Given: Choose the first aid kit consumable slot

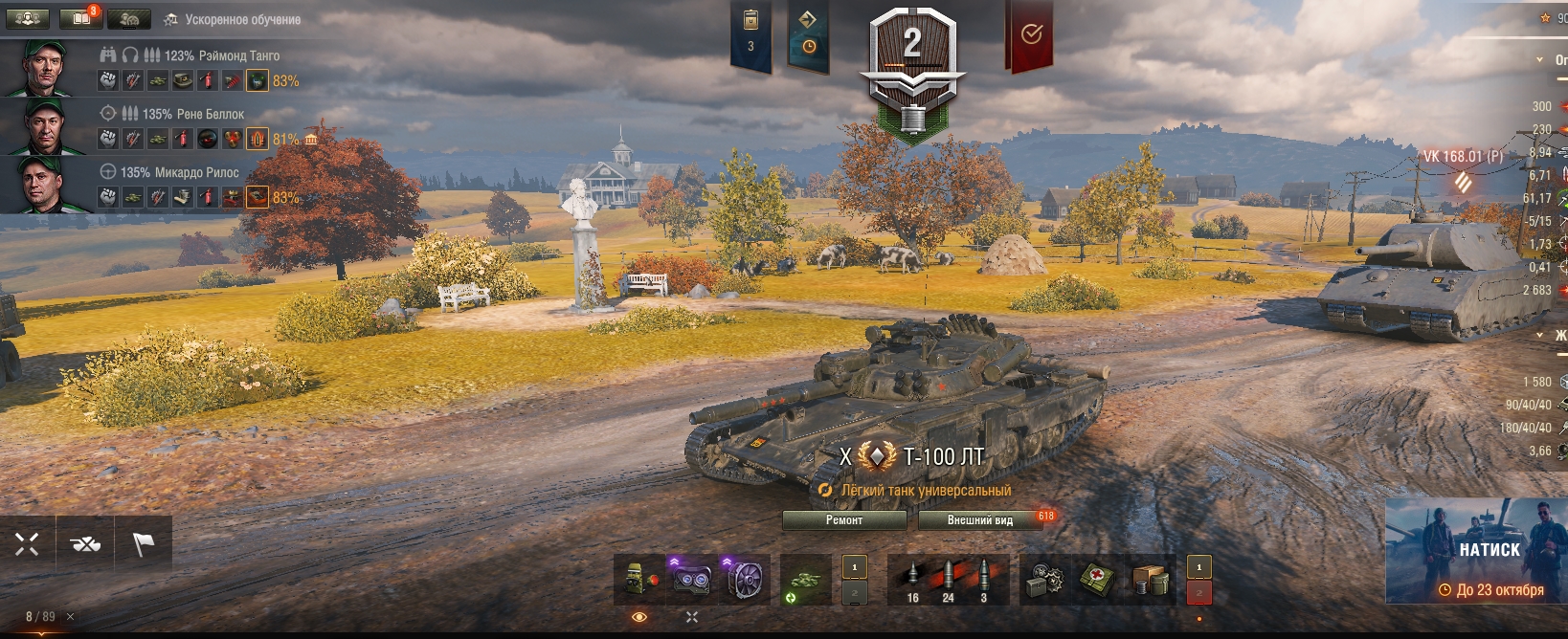Looking at the screenshot, I should pyautogui.click(x=1097, y=579).
